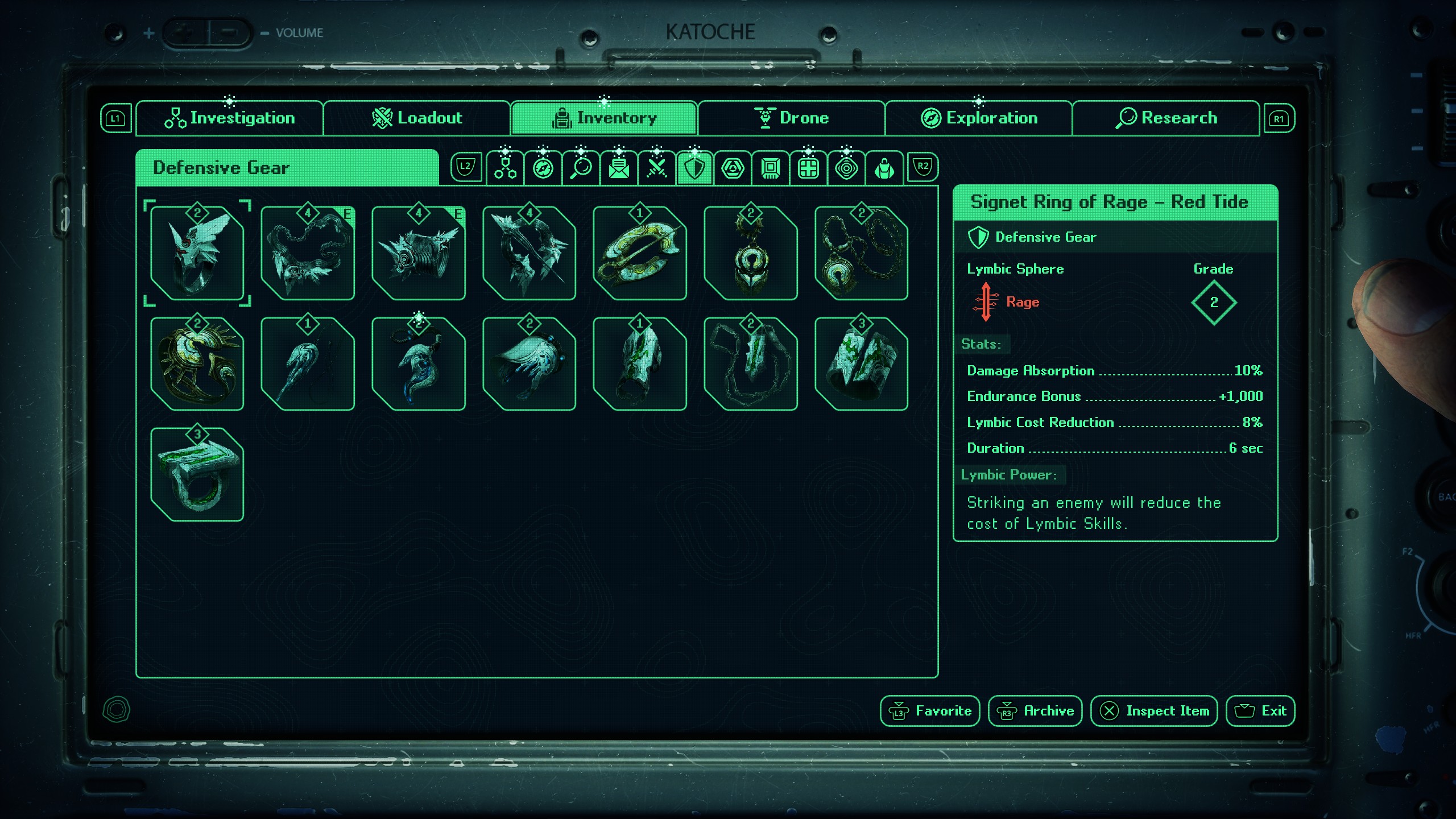The image size is (1456, 819).
Task: Choose the golden oval brooch grade 1 item
Action: pyautogui.click(x=639, y=254)
